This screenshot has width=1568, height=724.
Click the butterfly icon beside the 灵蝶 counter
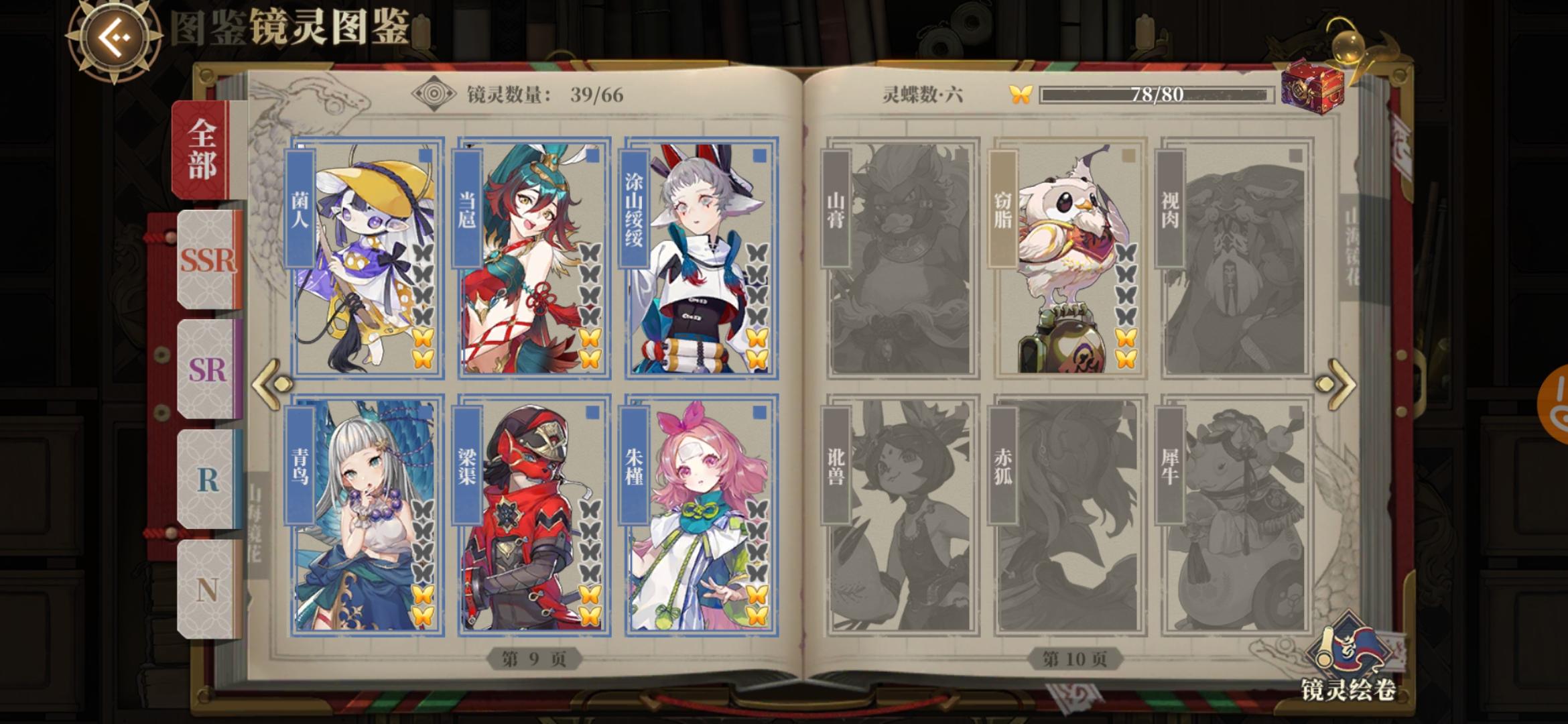point(1021,95)
